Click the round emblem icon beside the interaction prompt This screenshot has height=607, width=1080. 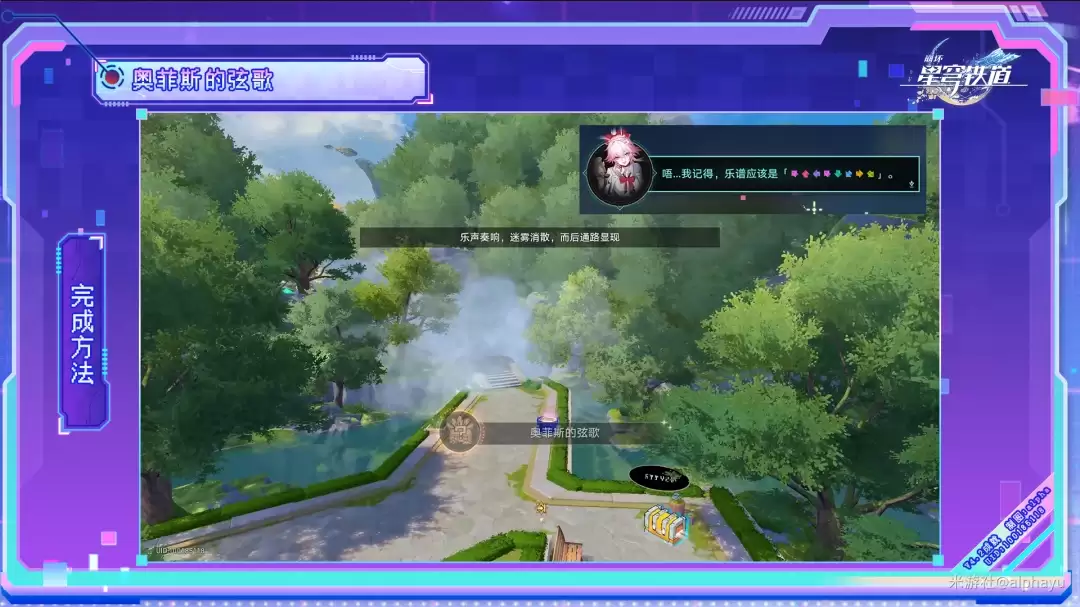point(460,433)
